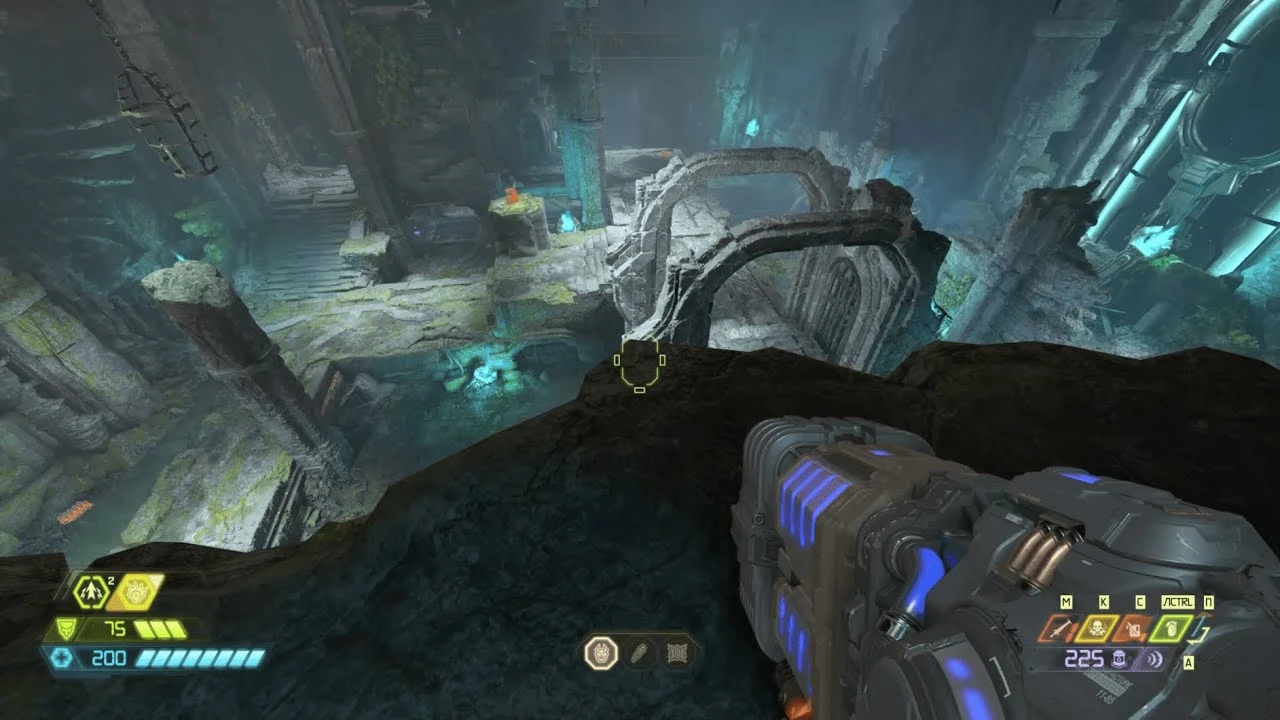Toggle the green armor shield emblem
1280x720 pixels.
coord(65,628)
